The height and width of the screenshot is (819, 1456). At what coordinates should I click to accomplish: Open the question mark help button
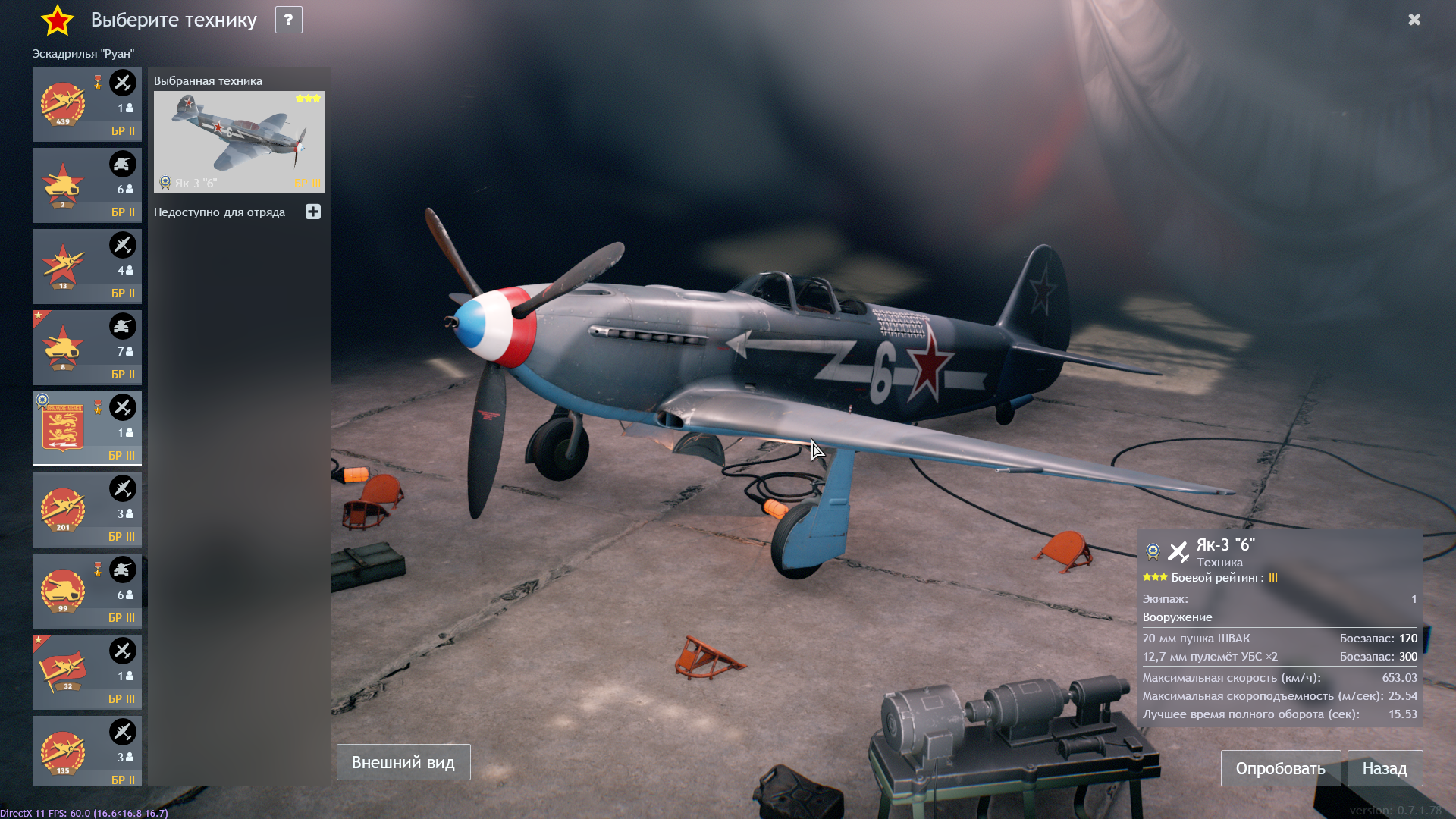tap(288, 20)
